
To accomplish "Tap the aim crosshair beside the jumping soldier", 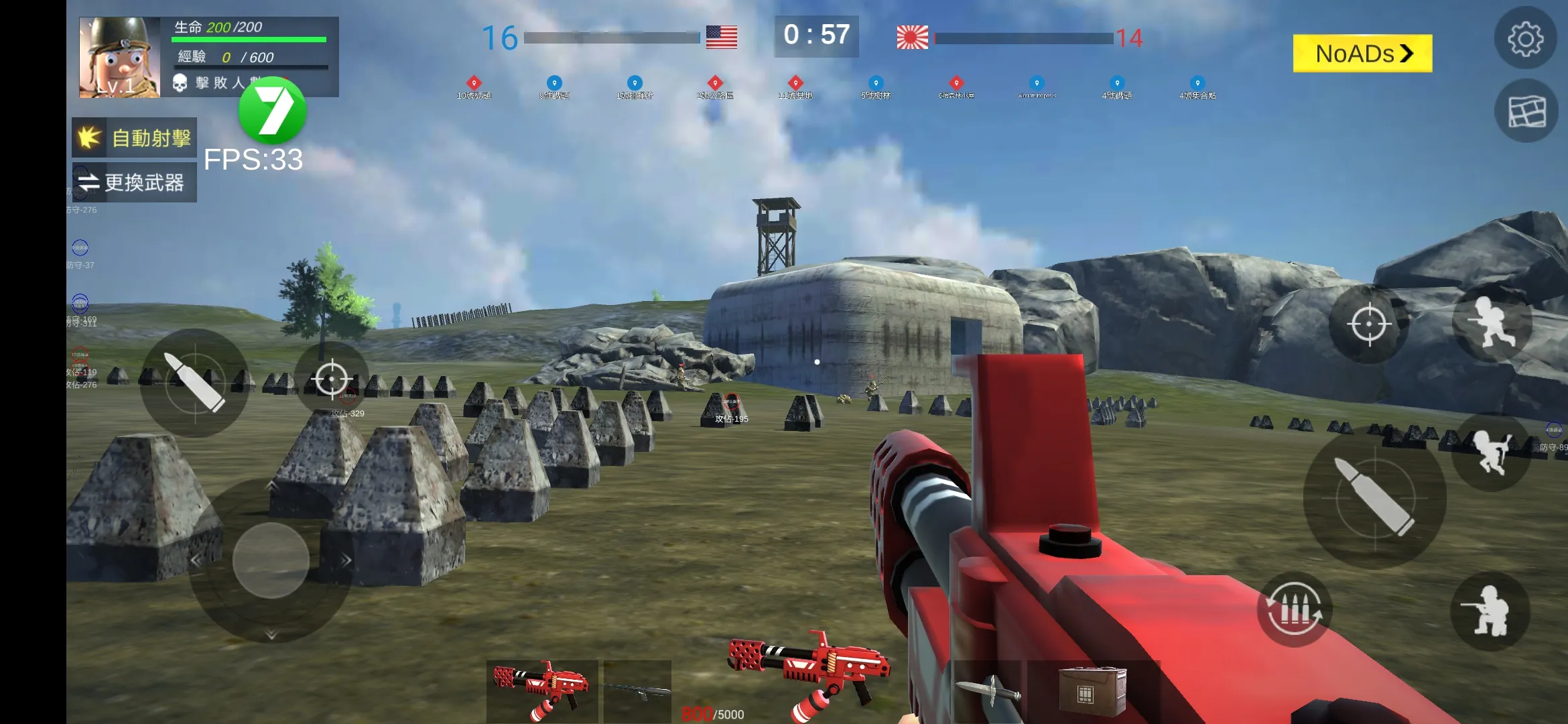I will click(1368, 324).
